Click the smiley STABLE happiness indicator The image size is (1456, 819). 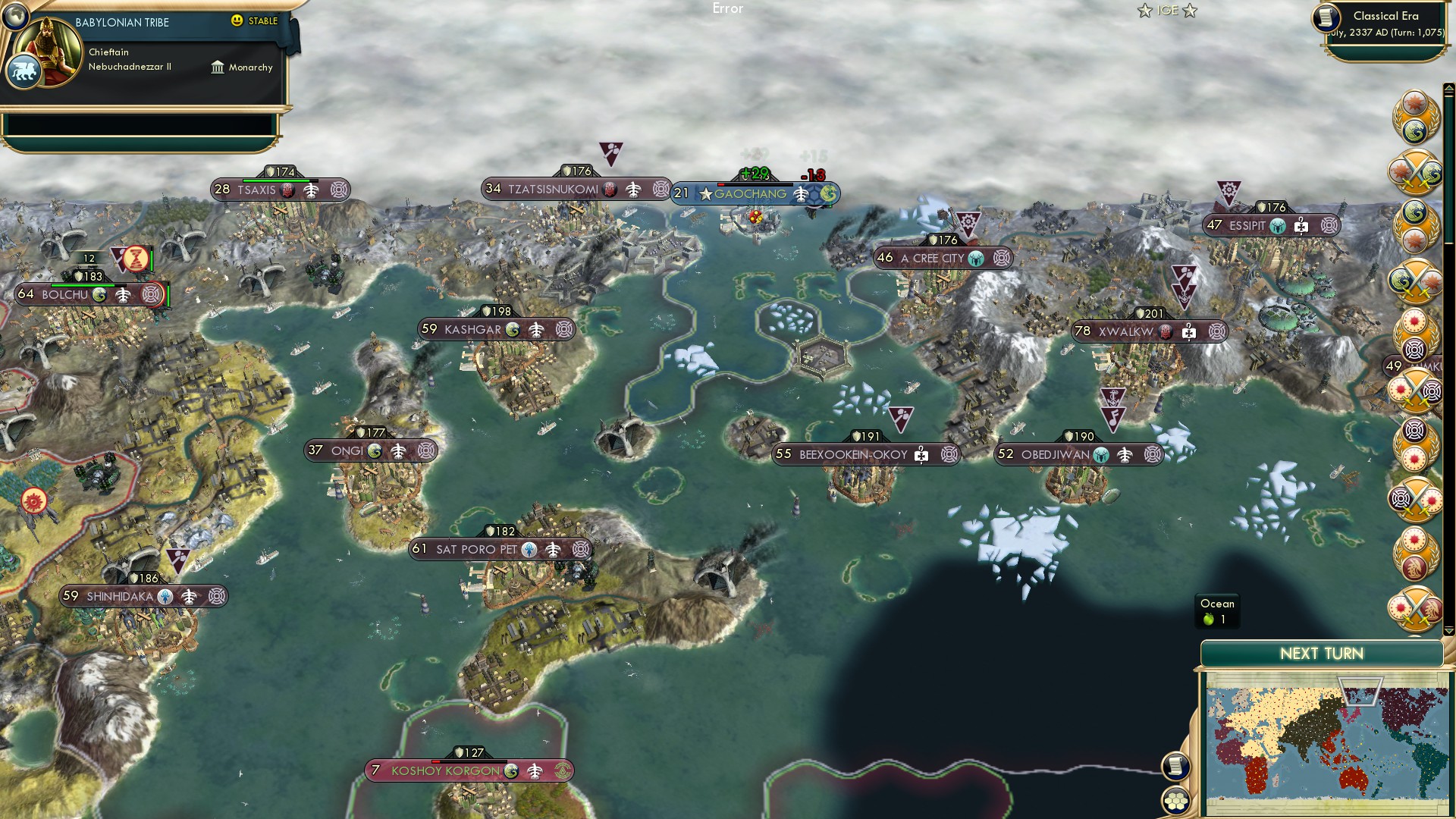(238, 21)
